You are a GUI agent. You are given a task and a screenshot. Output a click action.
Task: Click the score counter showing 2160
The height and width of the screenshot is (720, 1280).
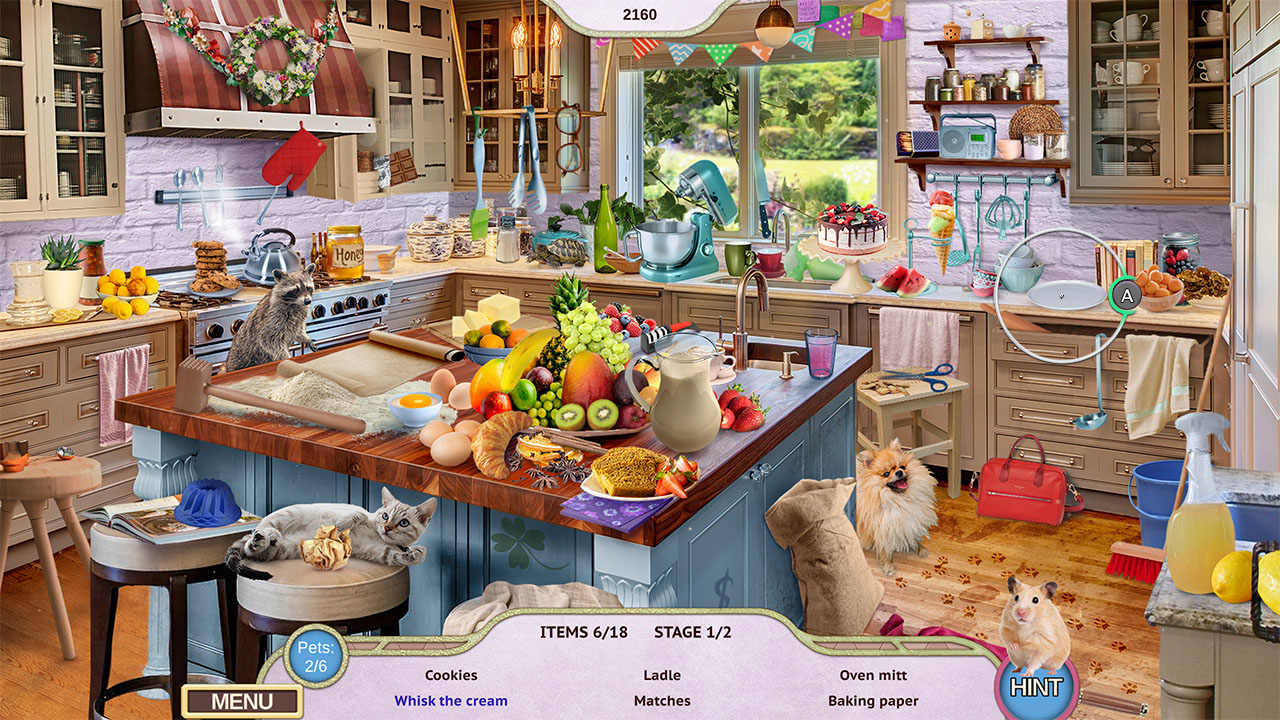[x=640, y=14]
